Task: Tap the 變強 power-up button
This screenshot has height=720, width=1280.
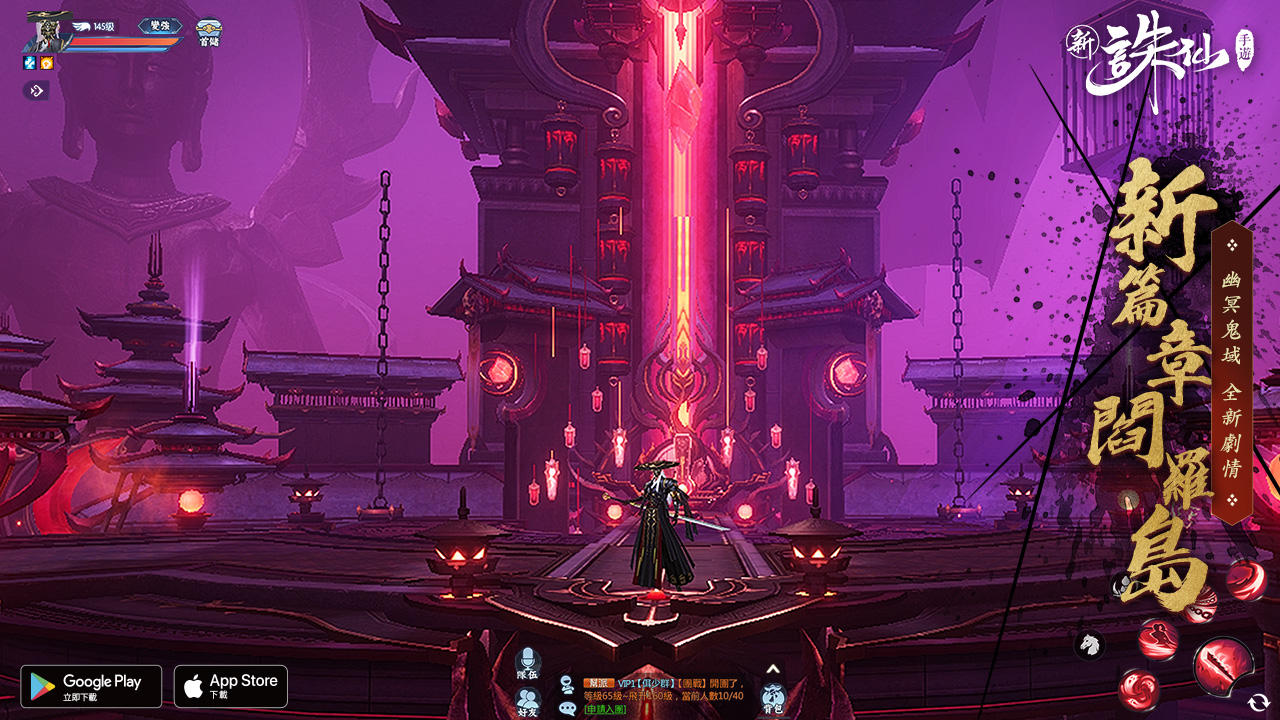Action: tap(160, 26)
